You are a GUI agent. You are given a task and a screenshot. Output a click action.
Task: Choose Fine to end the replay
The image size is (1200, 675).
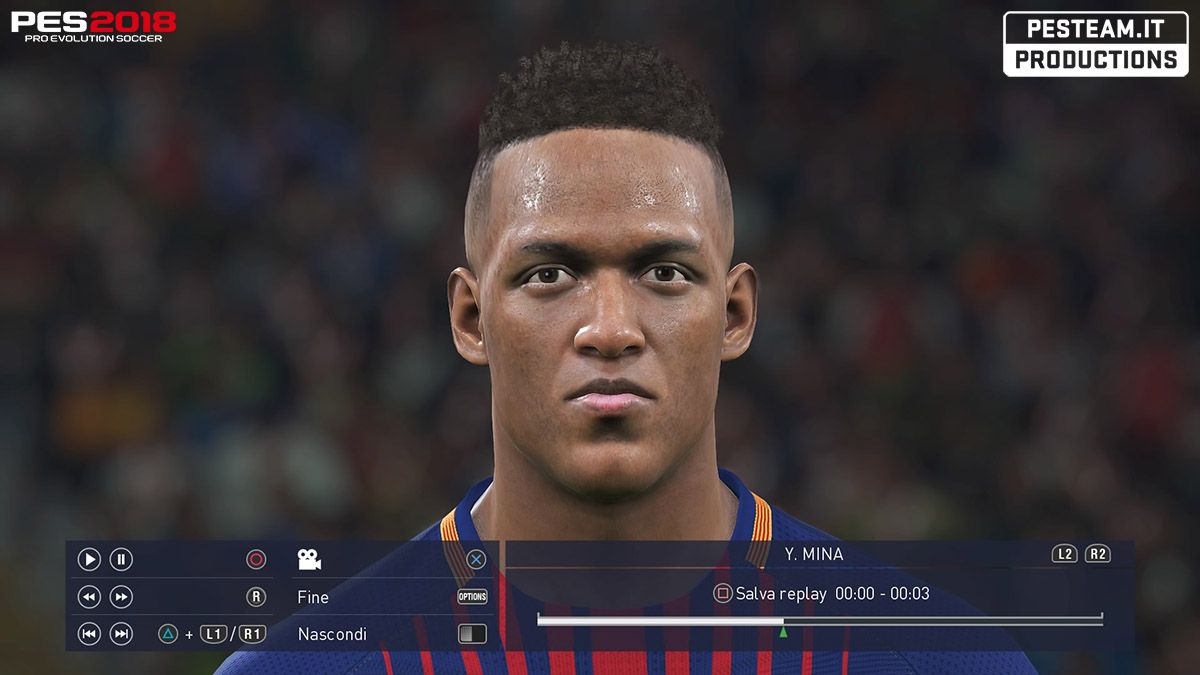pos(313,597)
